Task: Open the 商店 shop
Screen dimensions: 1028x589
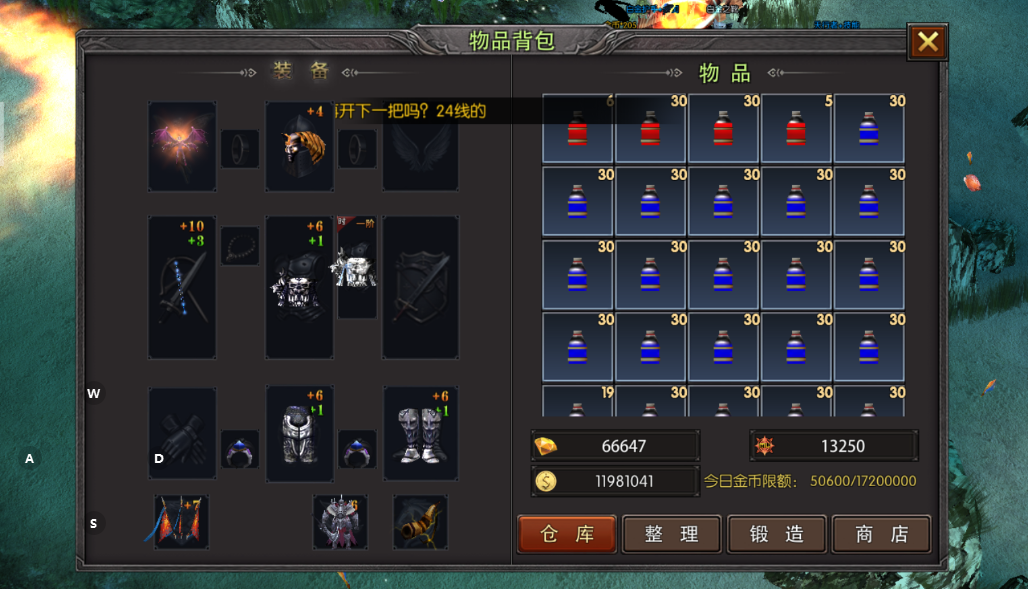Action: click(881, 534)
